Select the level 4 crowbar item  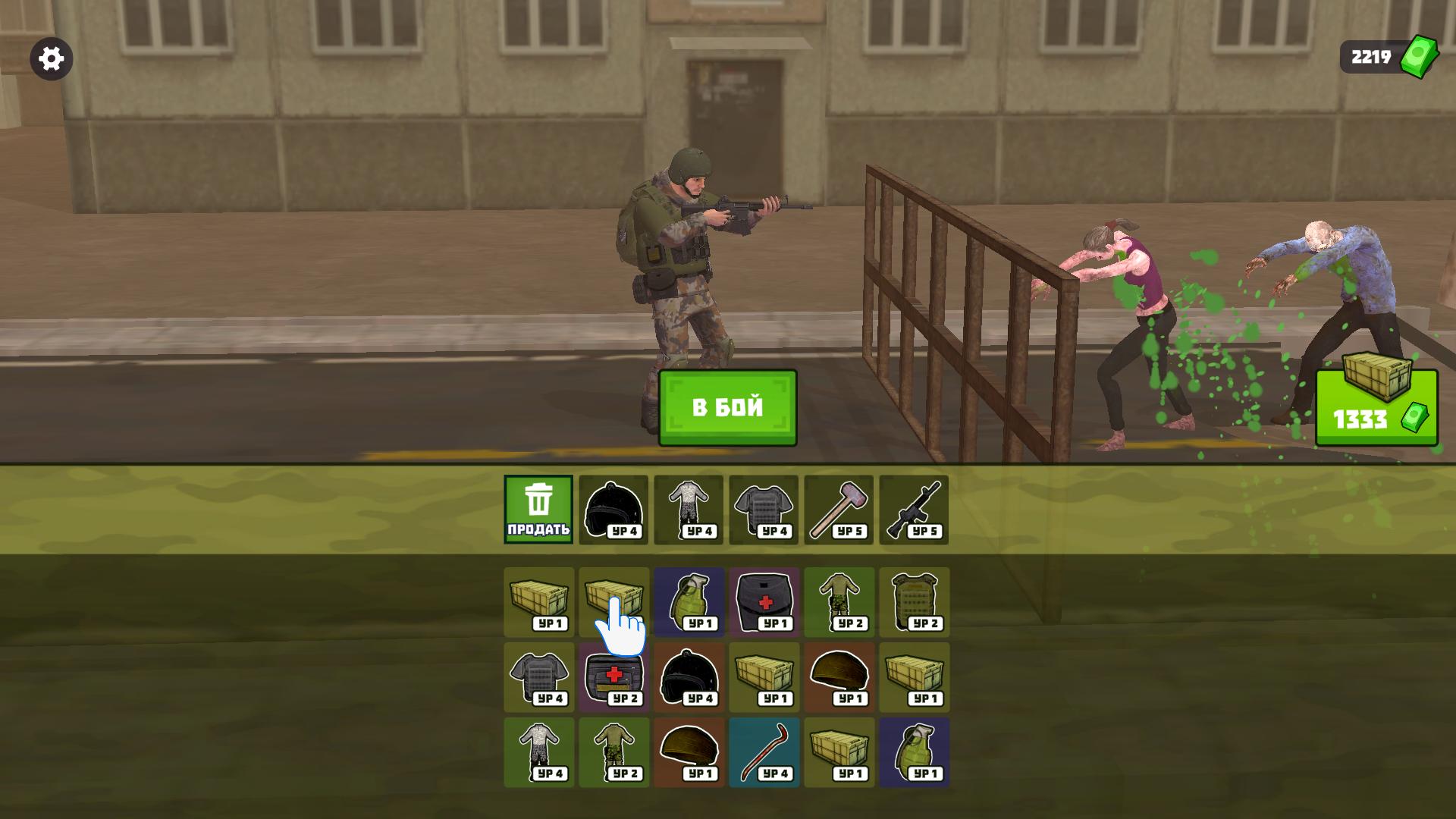pos(763,752)
